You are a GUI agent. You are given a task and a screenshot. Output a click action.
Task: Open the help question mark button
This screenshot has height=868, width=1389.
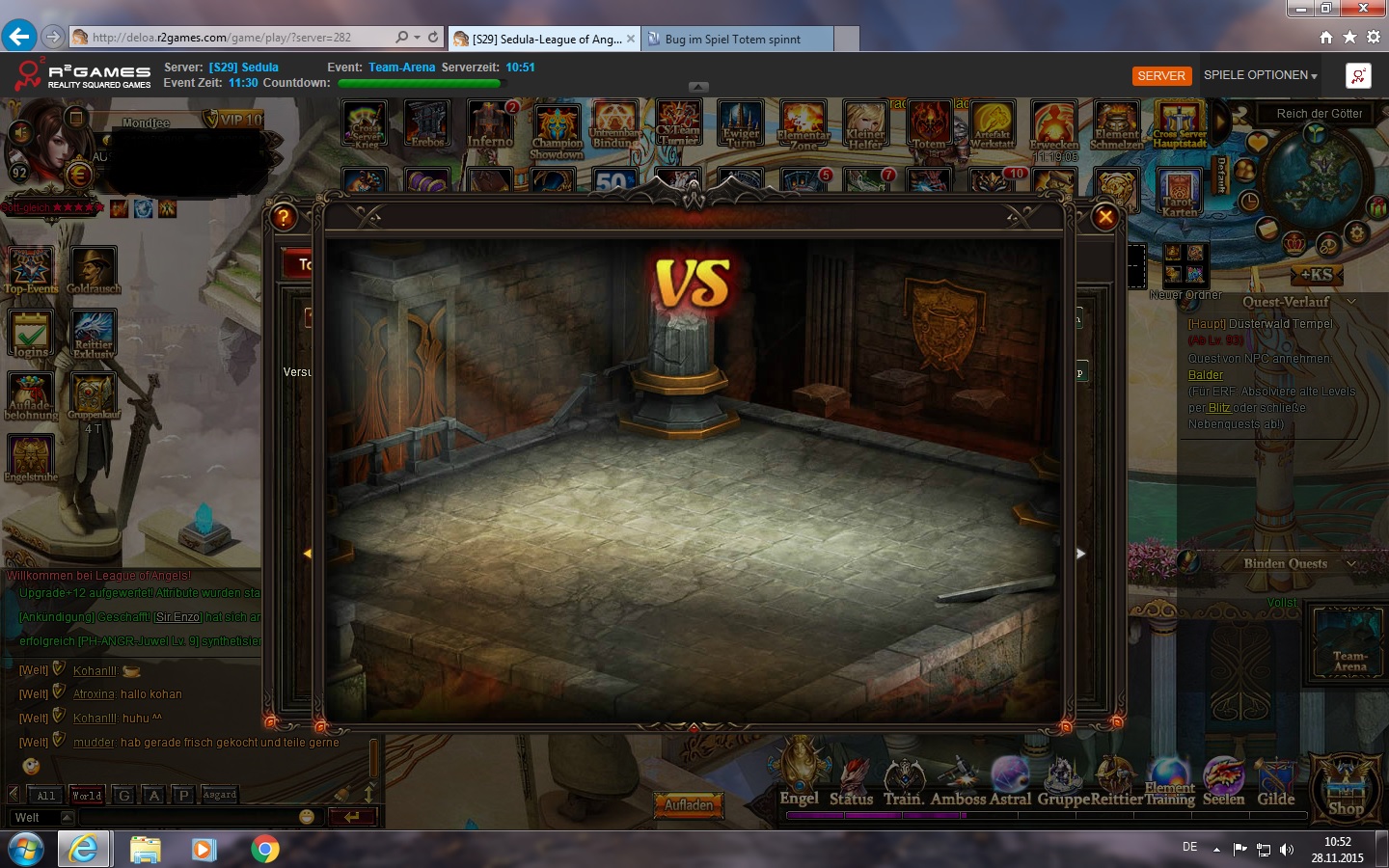pos(283,217)
